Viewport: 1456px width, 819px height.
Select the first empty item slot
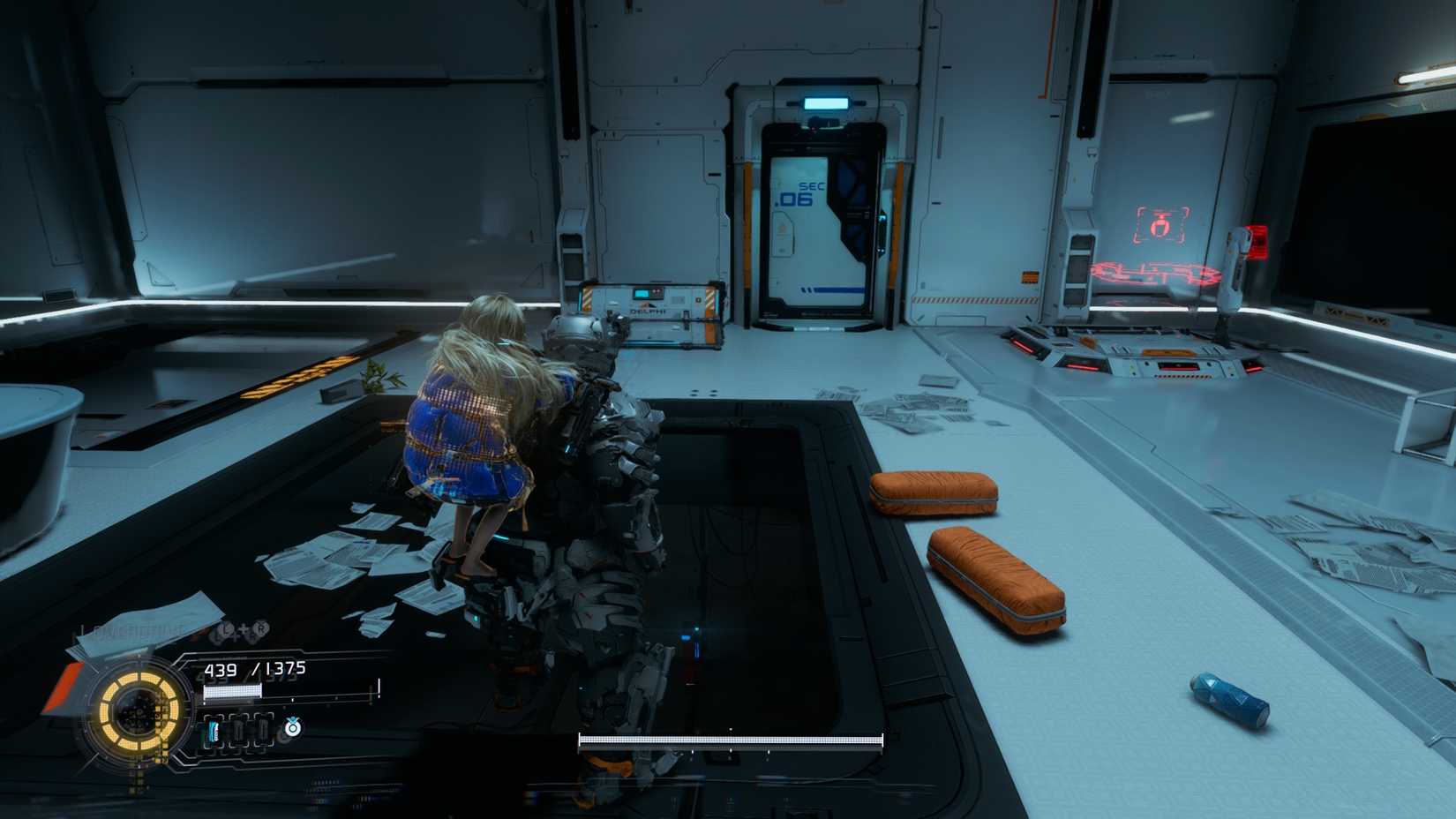(238, 732)
